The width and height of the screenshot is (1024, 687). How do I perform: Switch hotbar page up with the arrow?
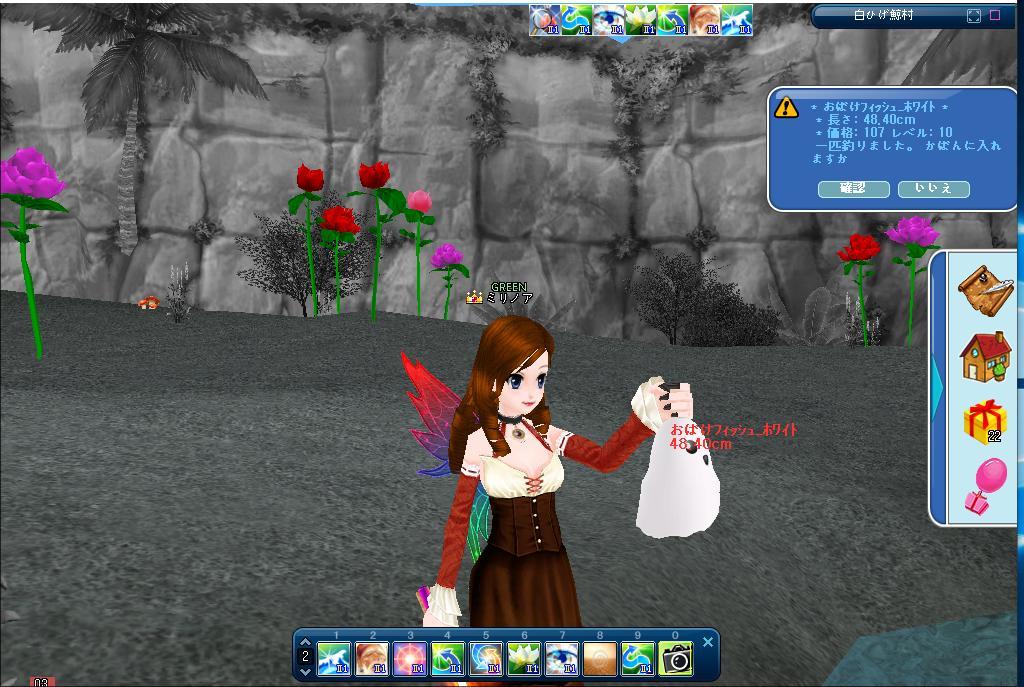[x=305, y=642]
